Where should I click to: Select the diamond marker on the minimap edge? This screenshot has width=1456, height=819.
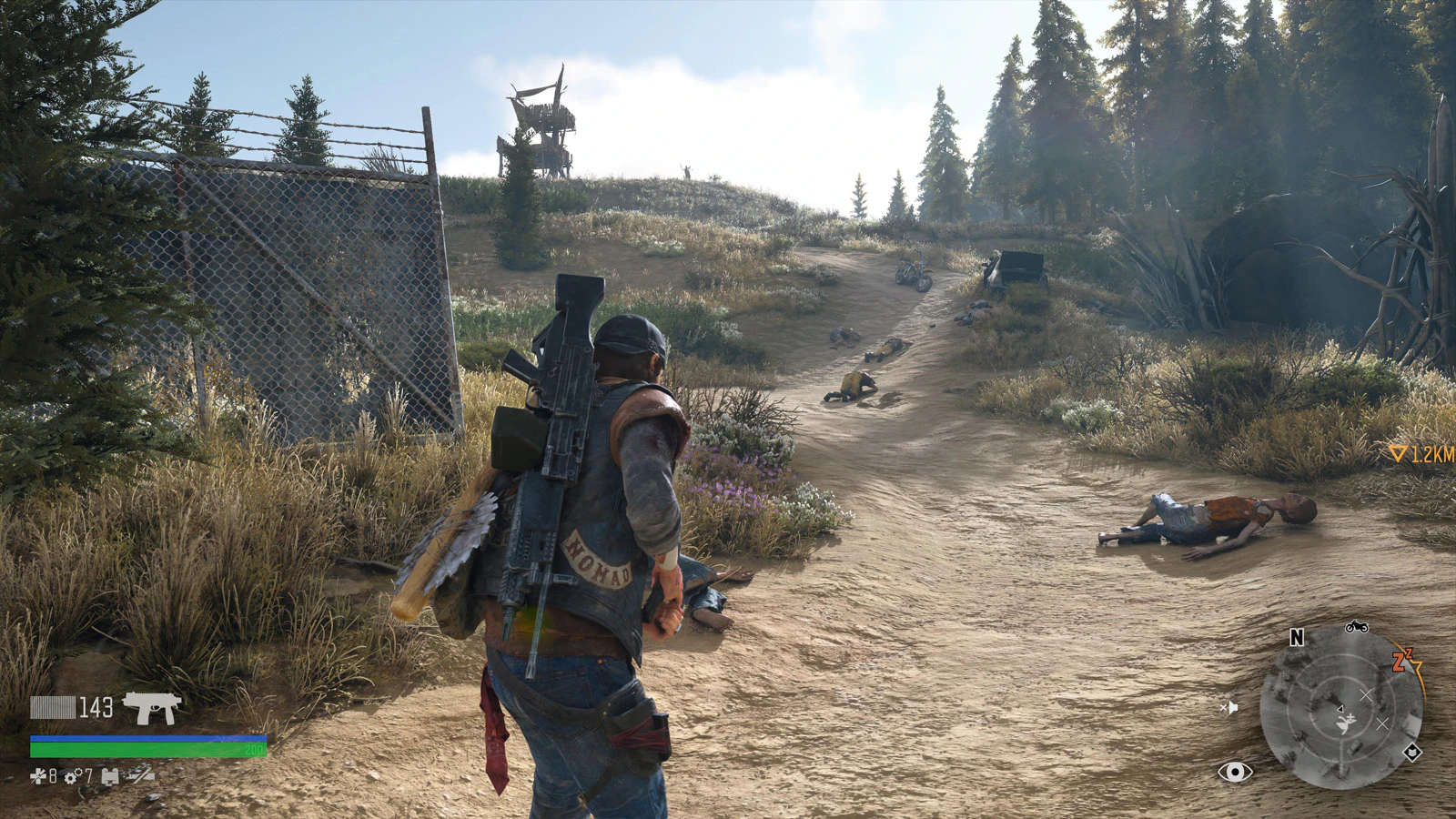tap(1411, 753)
